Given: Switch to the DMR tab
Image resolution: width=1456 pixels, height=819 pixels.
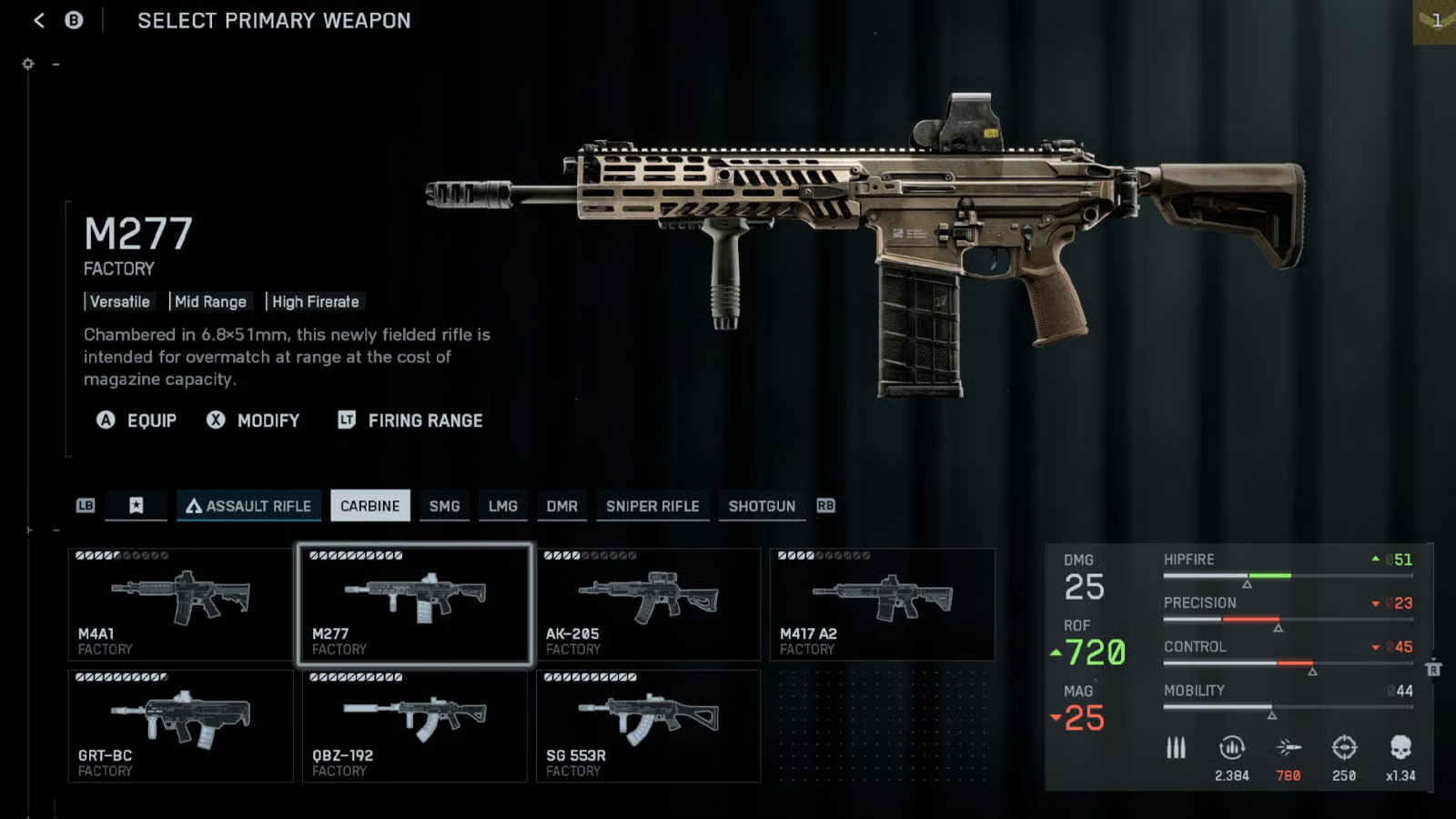Looking at the screenshot, I should 561,506.
